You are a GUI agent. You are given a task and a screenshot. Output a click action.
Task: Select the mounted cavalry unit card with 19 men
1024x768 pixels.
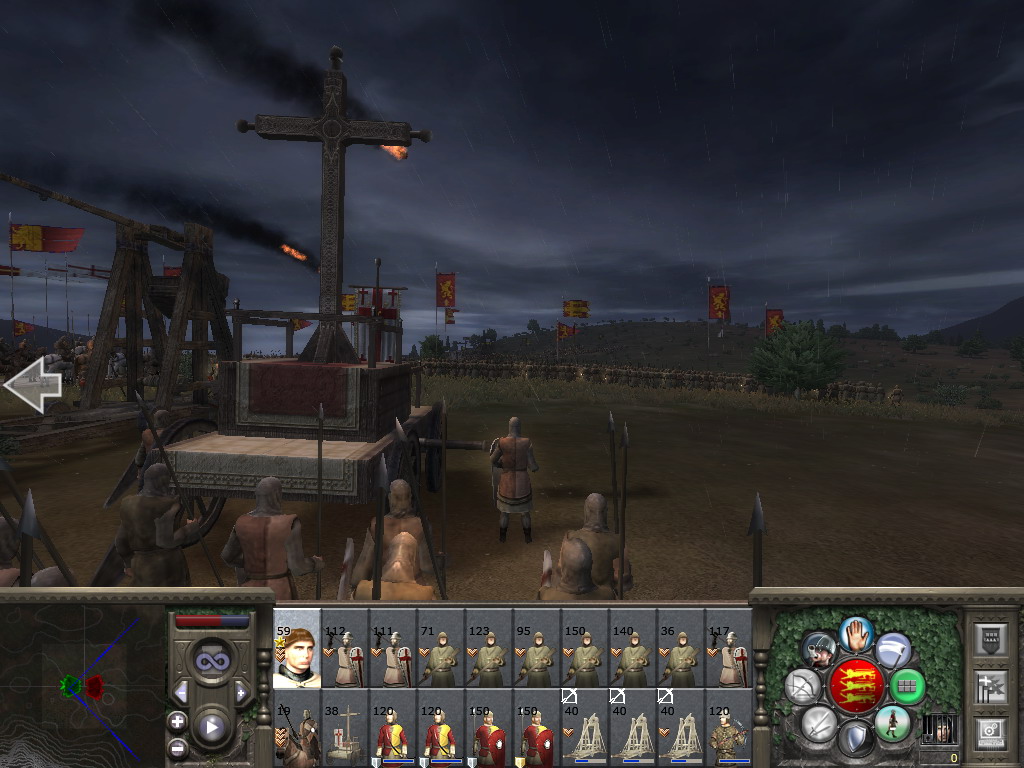297,728
